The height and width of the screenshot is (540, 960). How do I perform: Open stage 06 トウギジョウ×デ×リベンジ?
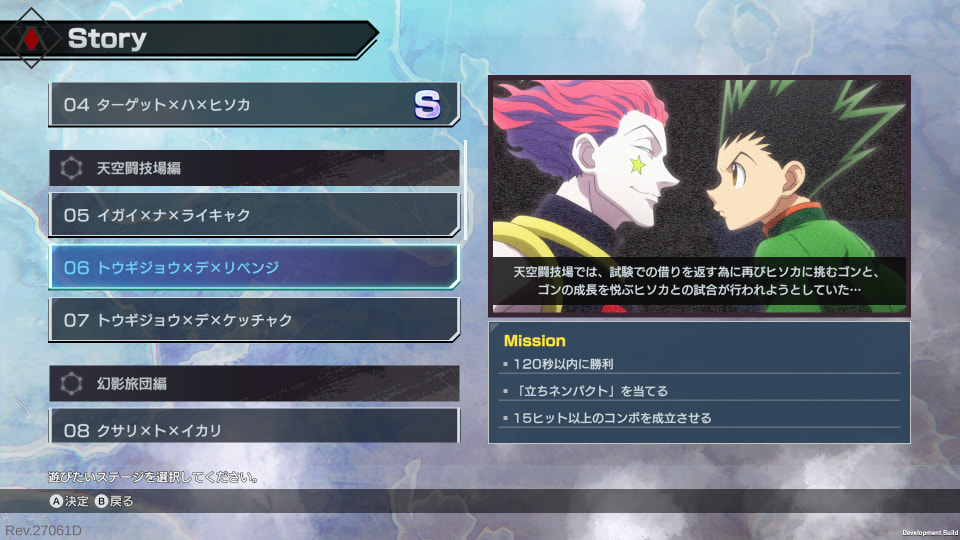pyautogui.click(x=253, y=267)
